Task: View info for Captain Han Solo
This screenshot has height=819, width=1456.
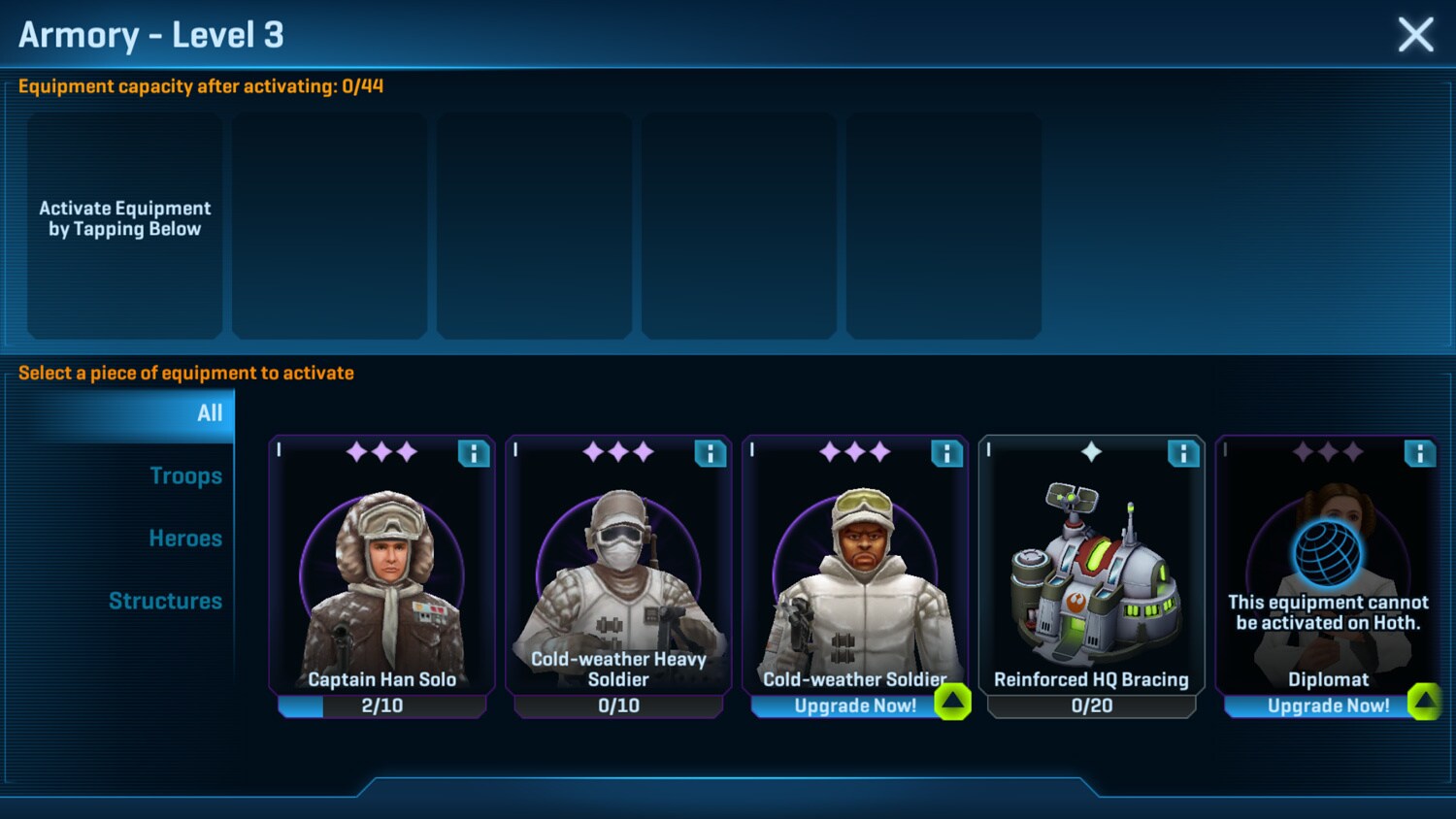Action: coord(474,453)
